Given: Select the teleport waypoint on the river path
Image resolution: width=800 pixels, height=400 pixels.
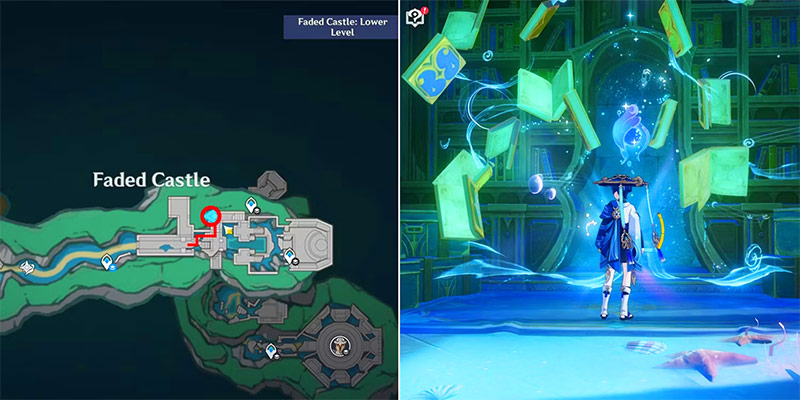Looking at the screenshot, I should click(x=108, y=262).
